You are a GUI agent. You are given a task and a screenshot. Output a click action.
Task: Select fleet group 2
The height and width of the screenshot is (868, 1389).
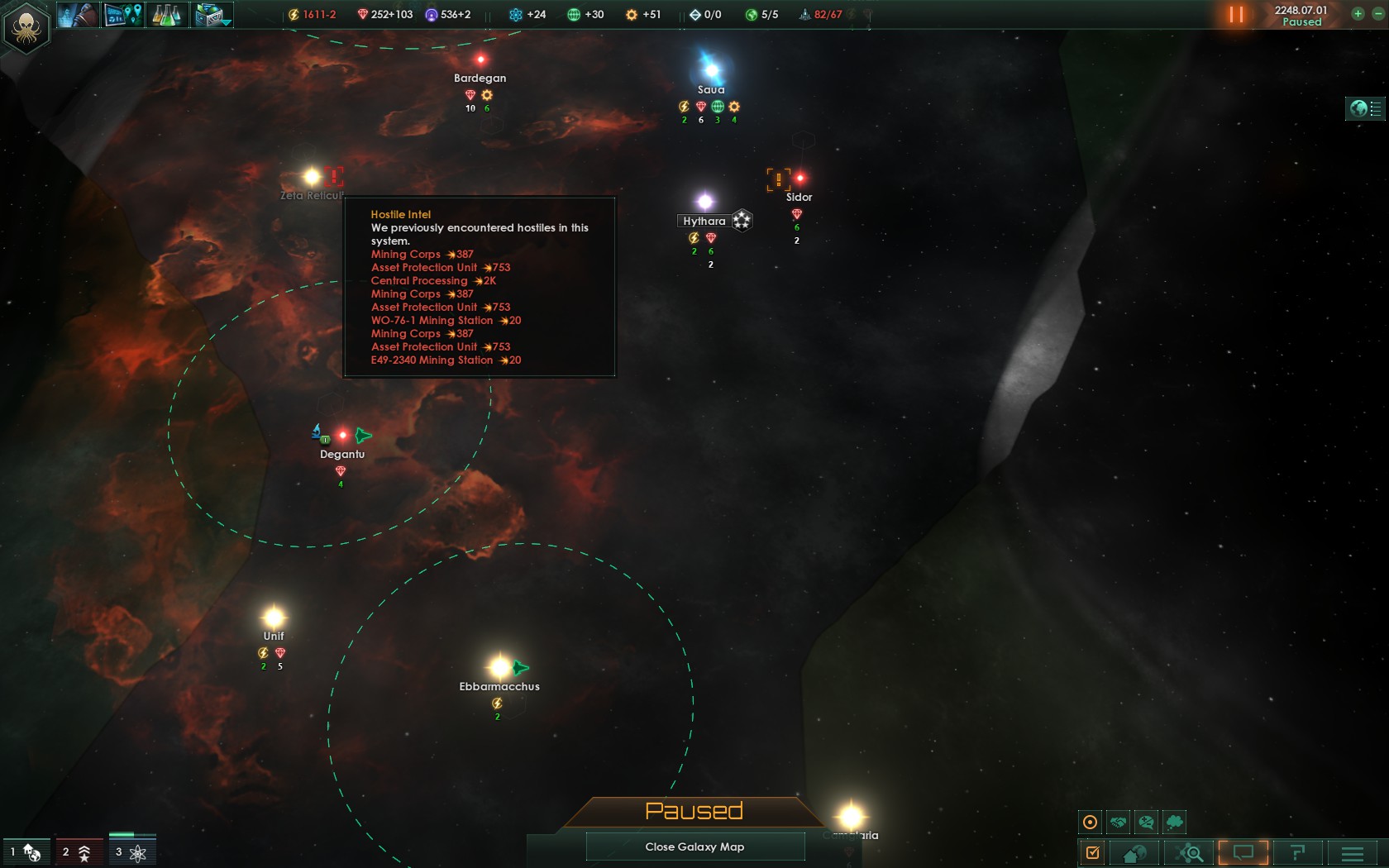77,851
